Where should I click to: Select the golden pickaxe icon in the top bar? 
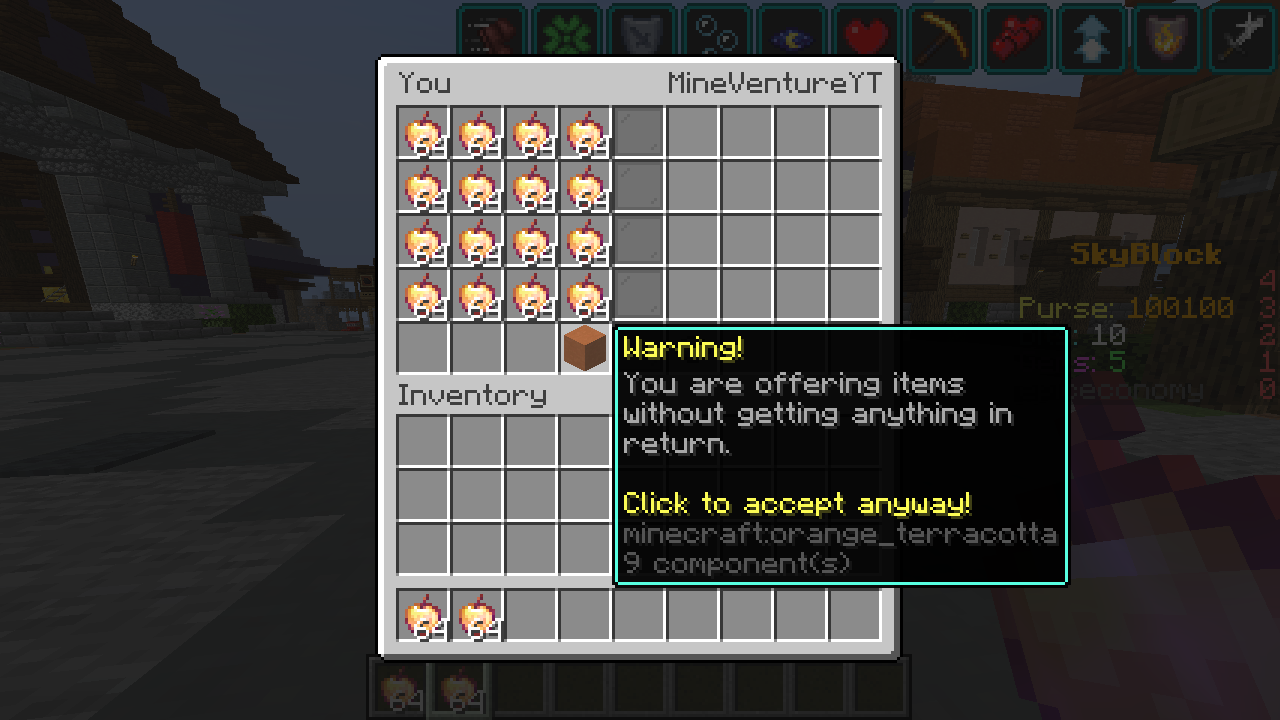click(x=941, y=38)
